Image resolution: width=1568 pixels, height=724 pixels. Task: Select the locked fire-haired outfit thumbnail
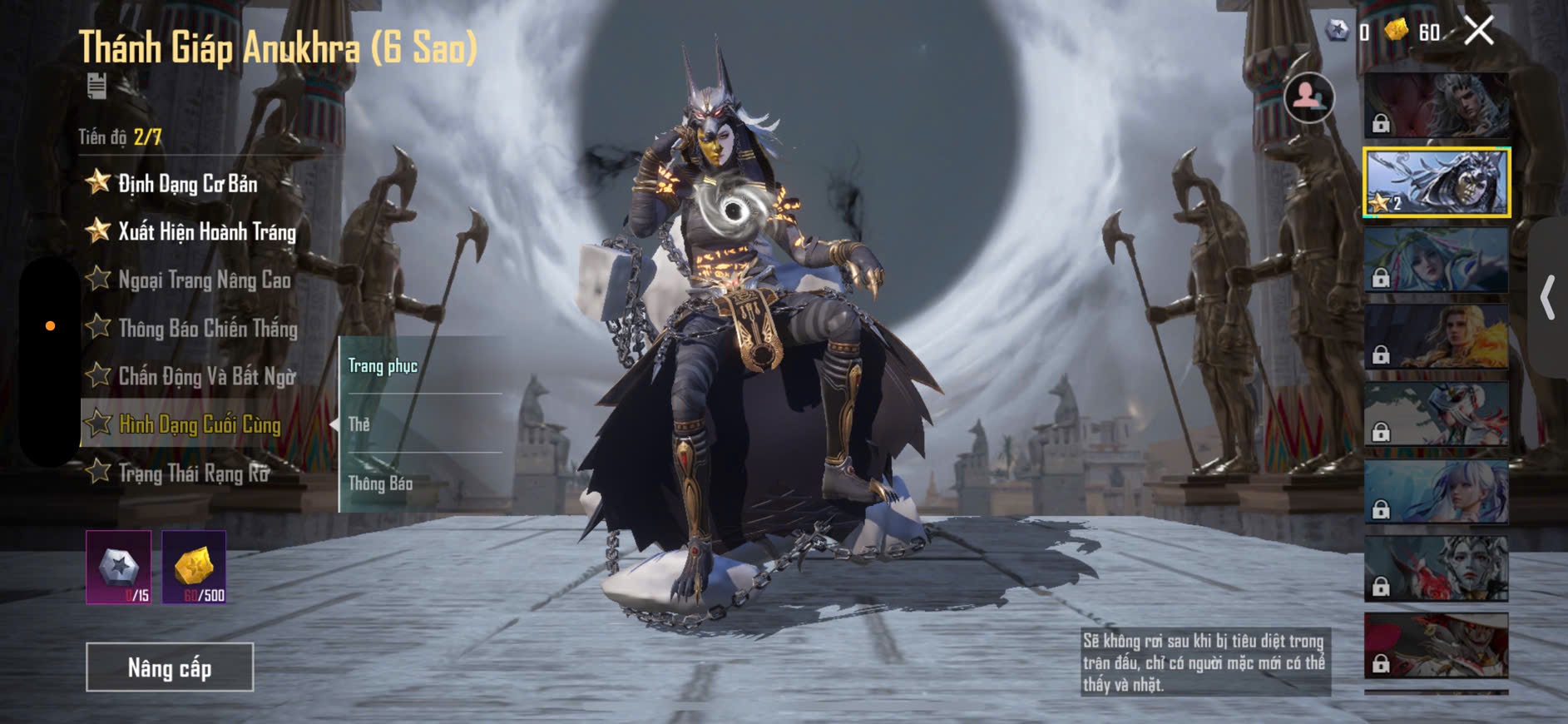pos(1437,336)
